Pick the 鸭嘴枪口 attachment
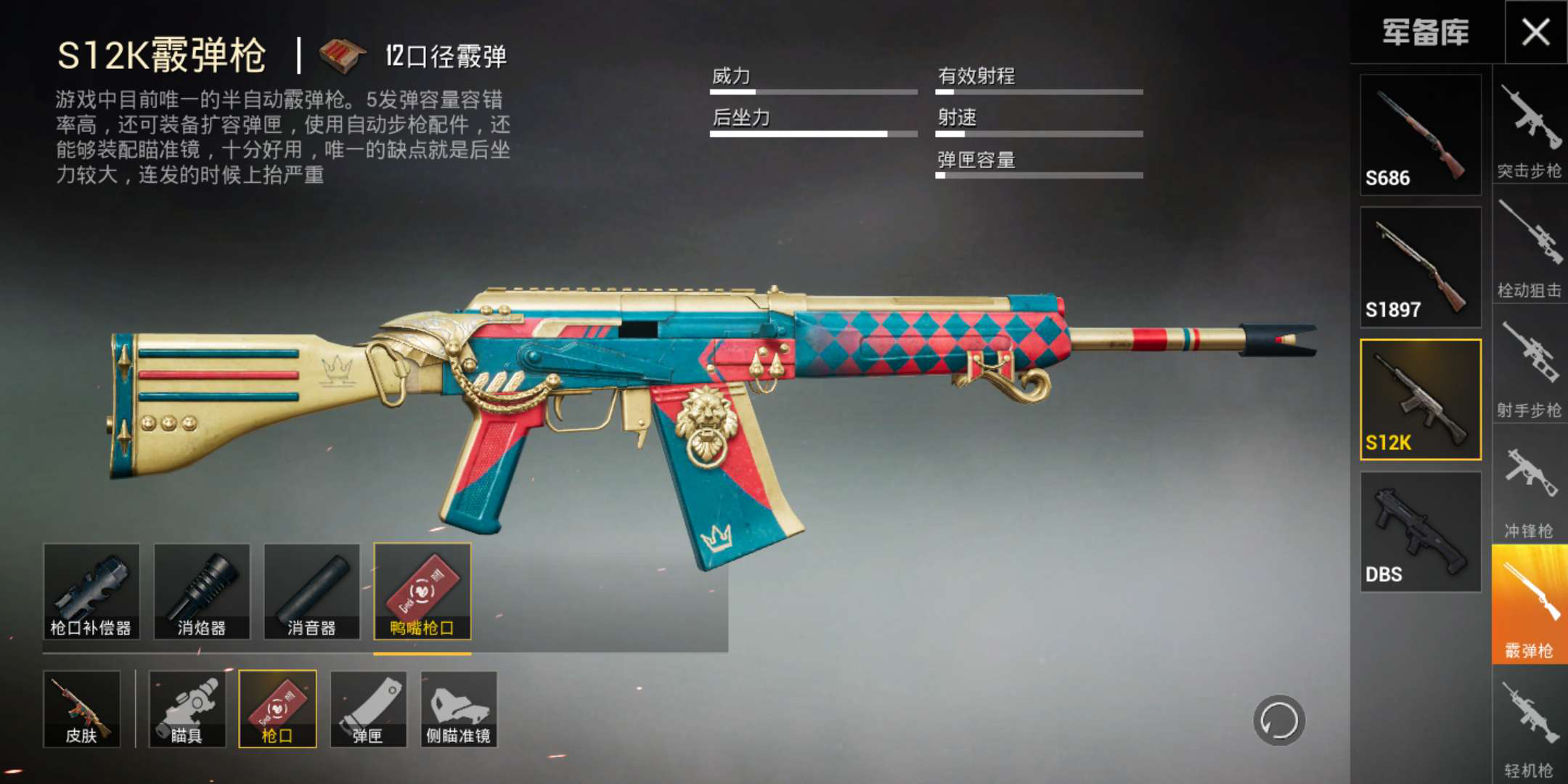This screenshot has height=784, width=1568. [x=422, y=592]
